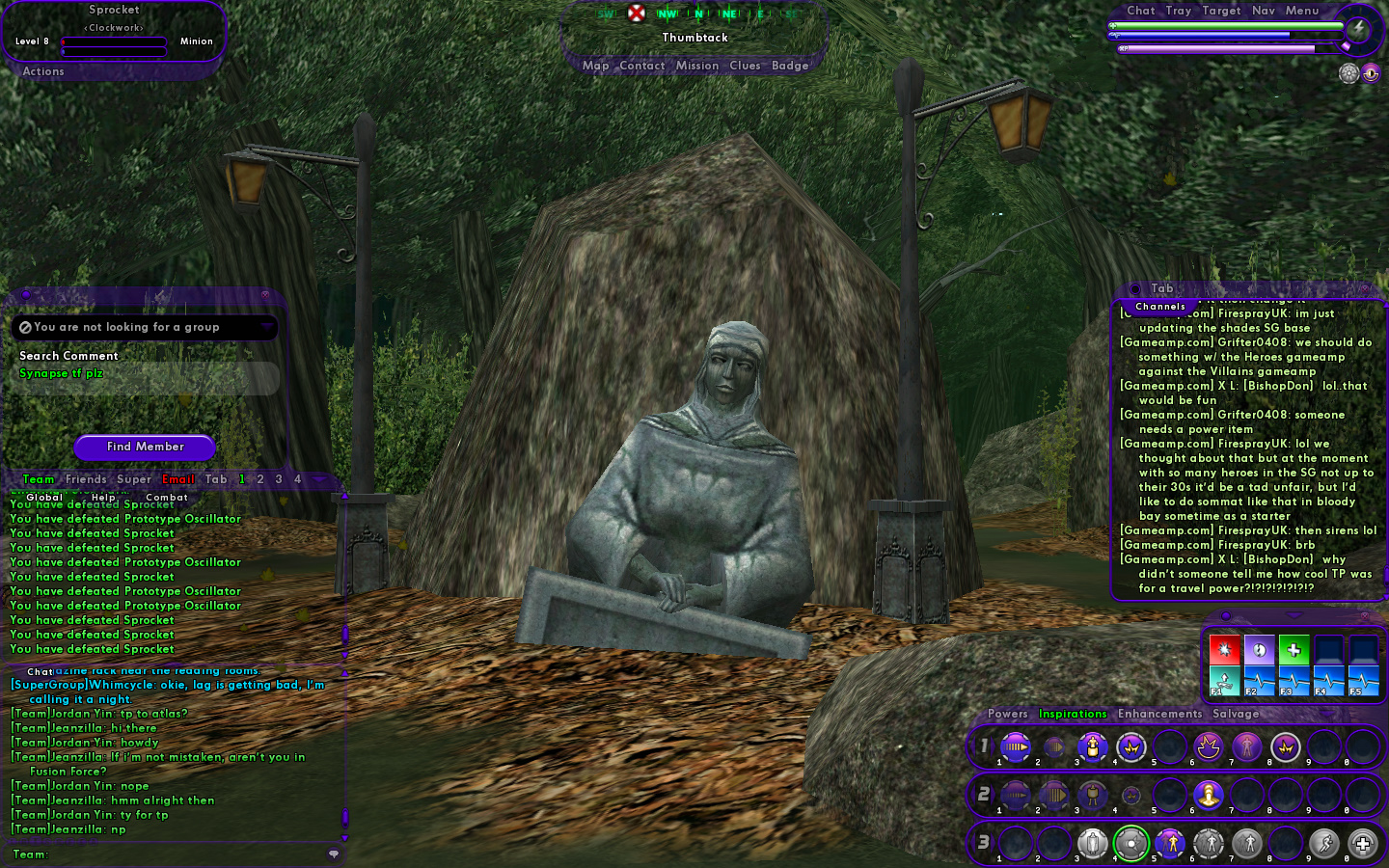This screenshot has width=1389, height=868.
Task: Open the main Menu
Action: [x=1301, y=11]
